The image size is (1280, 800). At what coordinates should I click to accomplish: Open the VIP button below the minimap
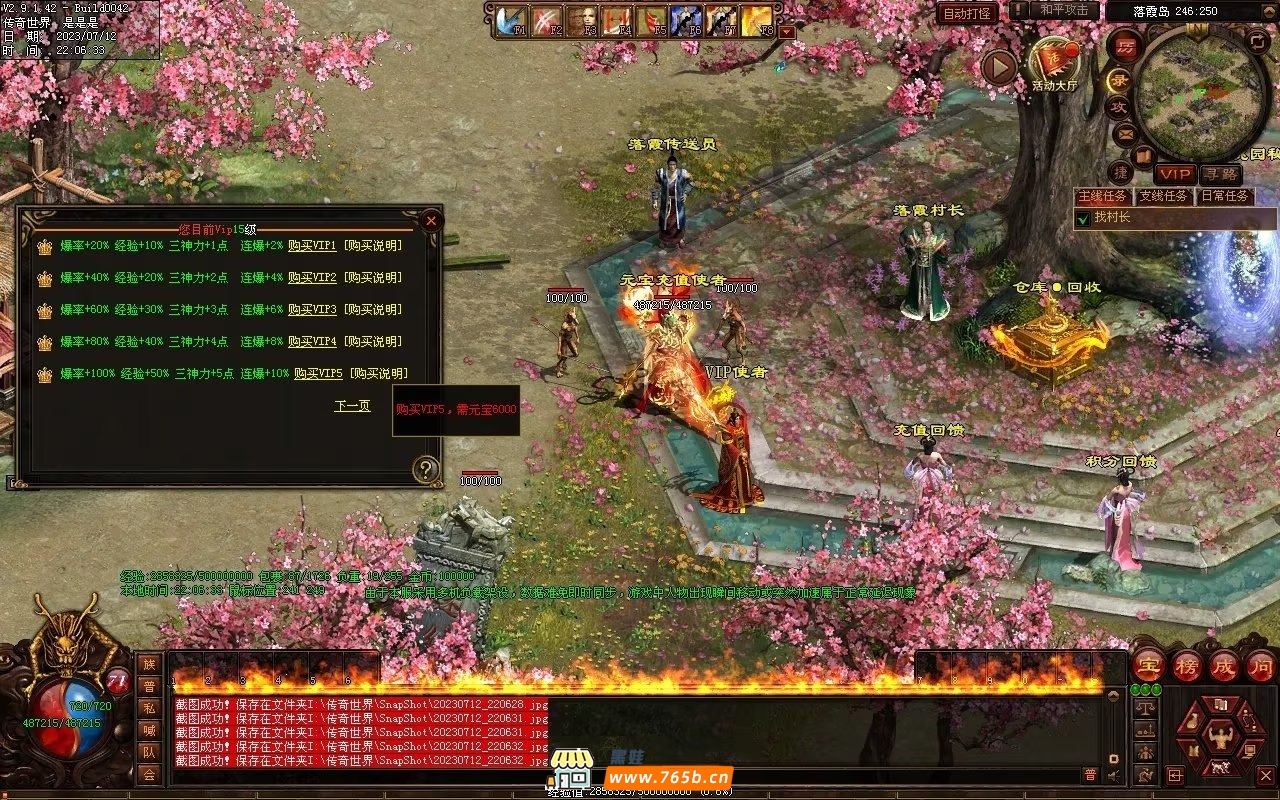[x=1175, y=175]
